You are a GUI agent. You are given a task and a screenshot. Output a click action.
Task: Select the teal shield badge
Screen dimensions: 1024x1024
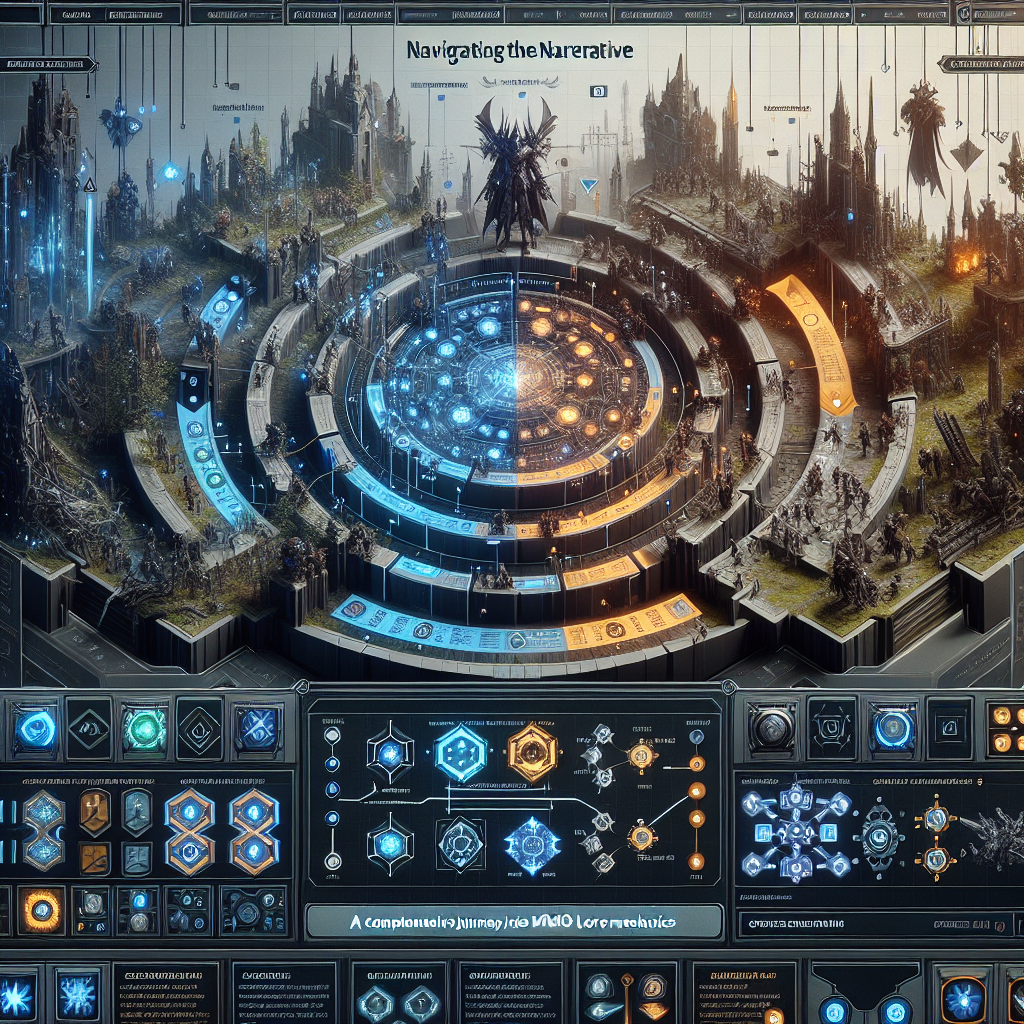[137, 811]
